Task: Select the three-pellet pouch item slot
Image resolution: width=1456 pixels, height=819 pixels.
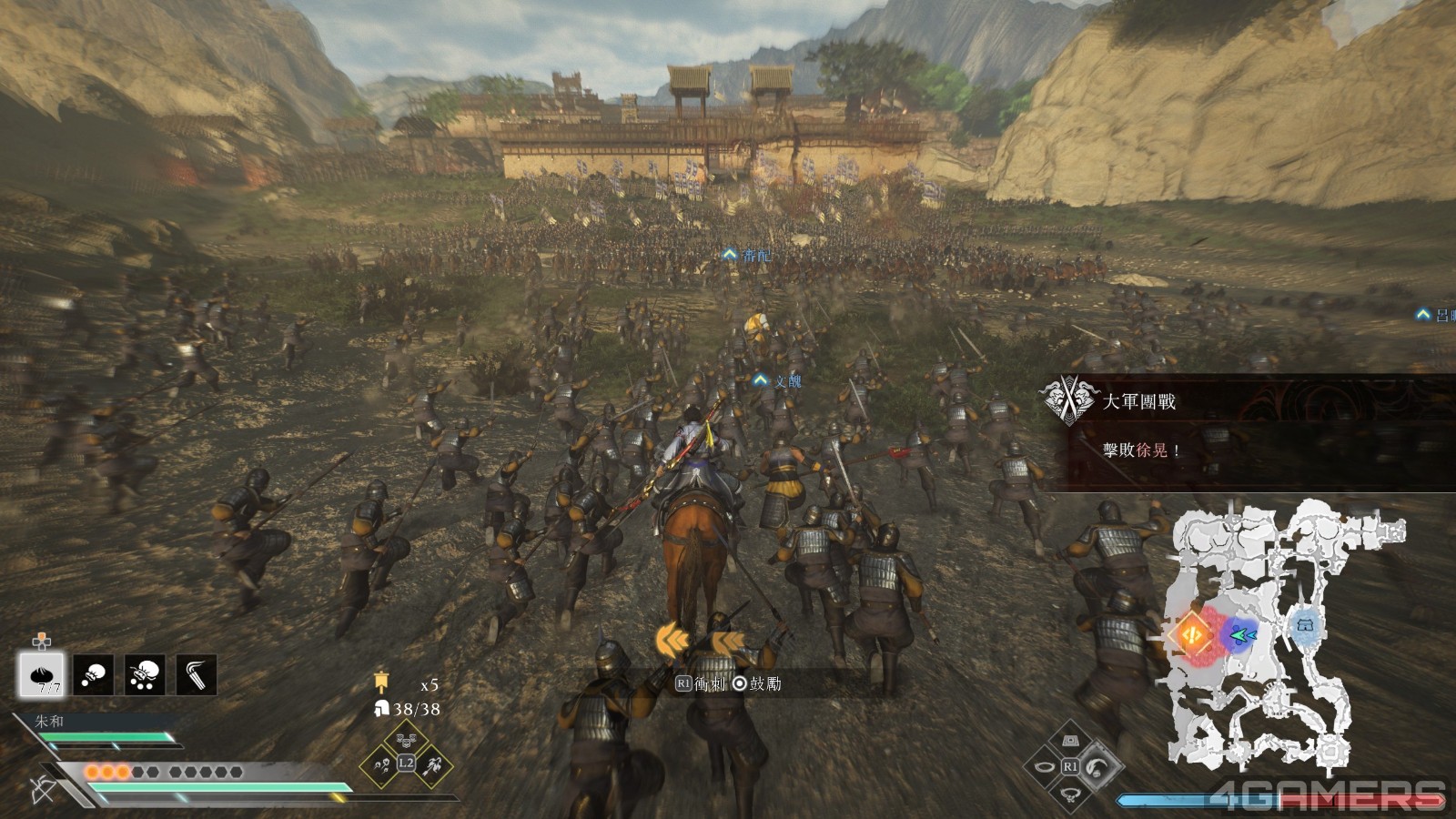Action: 145,674
